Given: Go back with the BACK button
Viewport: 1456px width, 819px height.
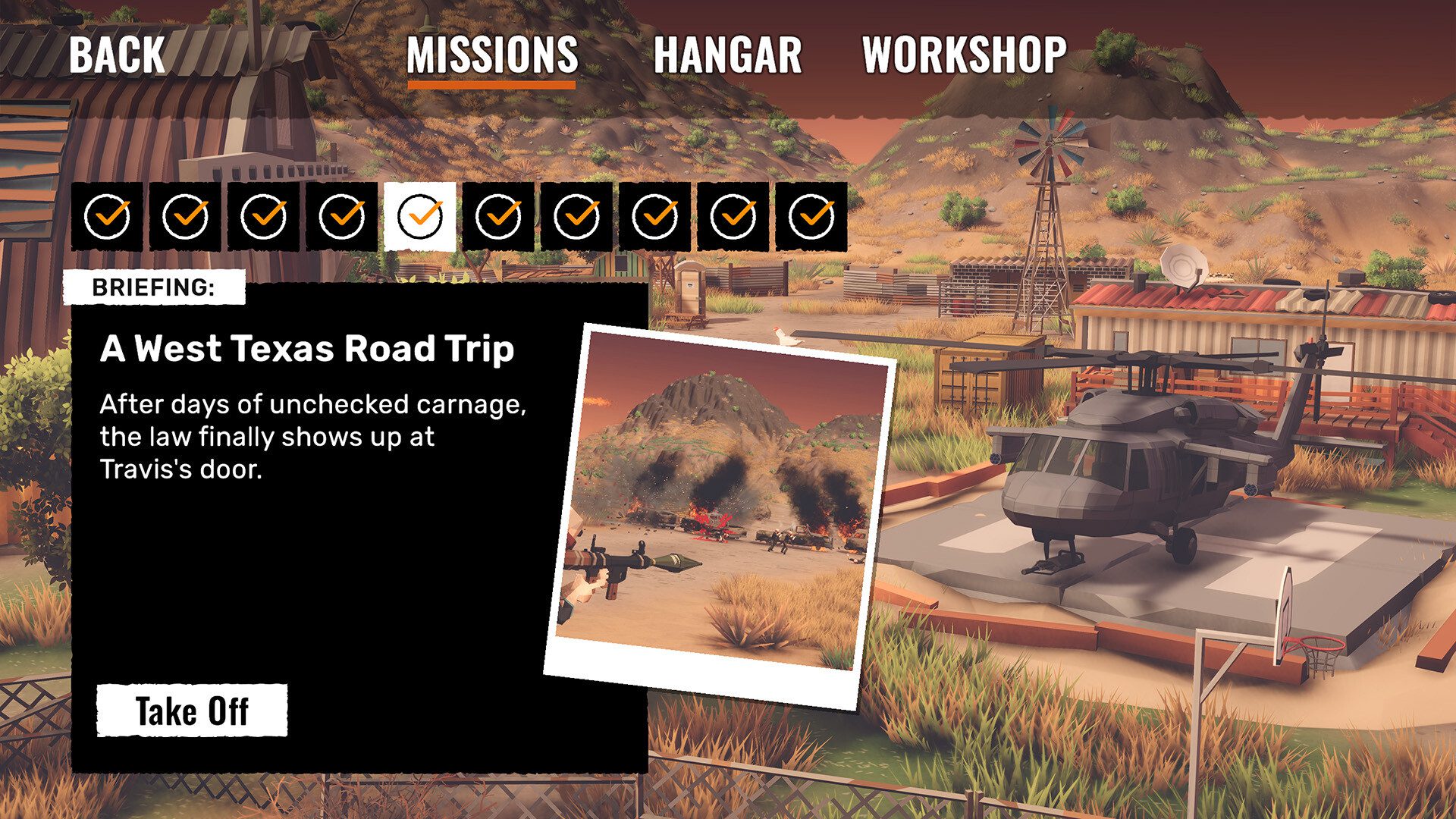Looking at the screenshot, I should [x=117, y=55].
